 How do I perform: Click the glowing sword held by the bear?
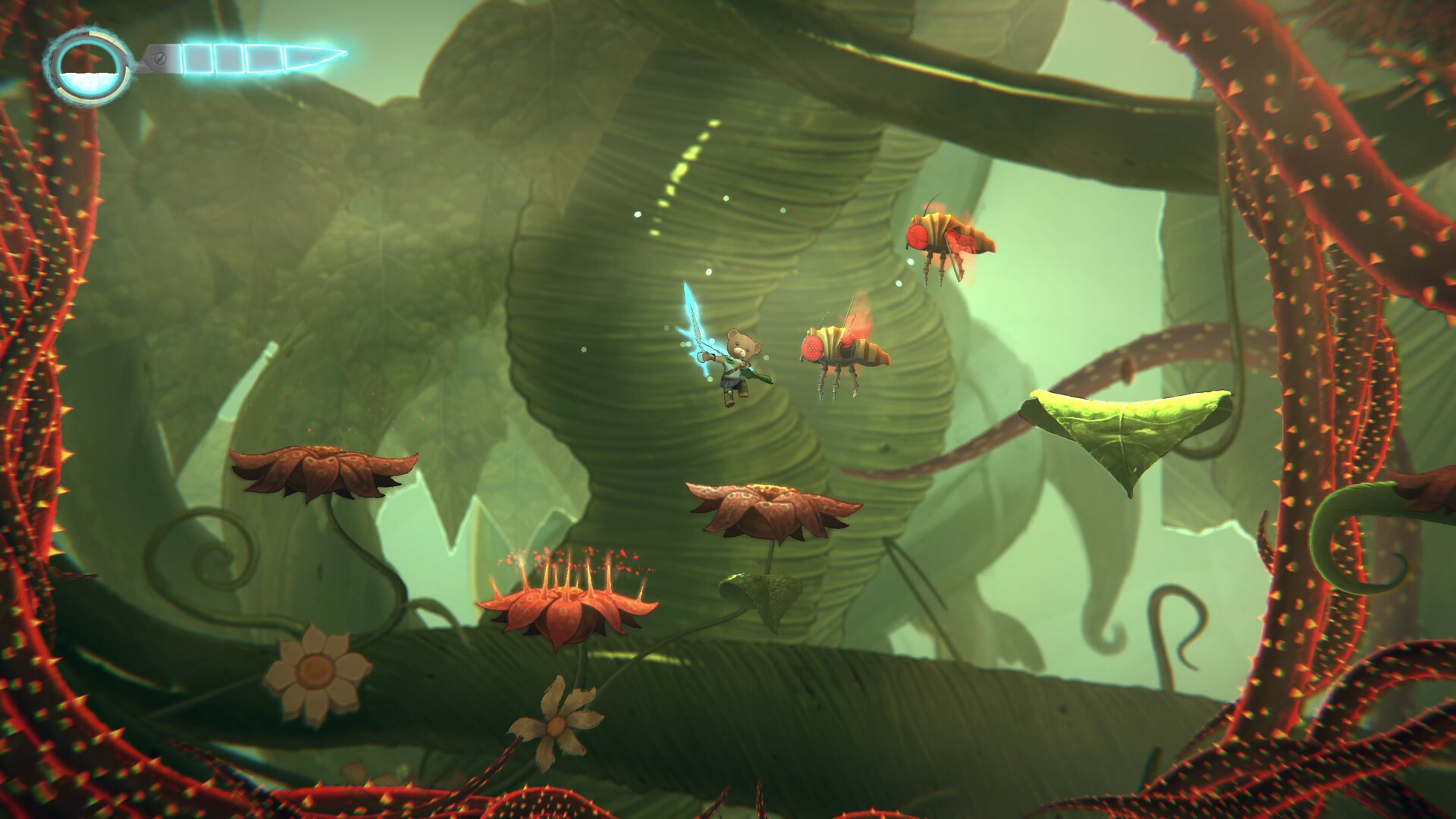tap(698, 326)
